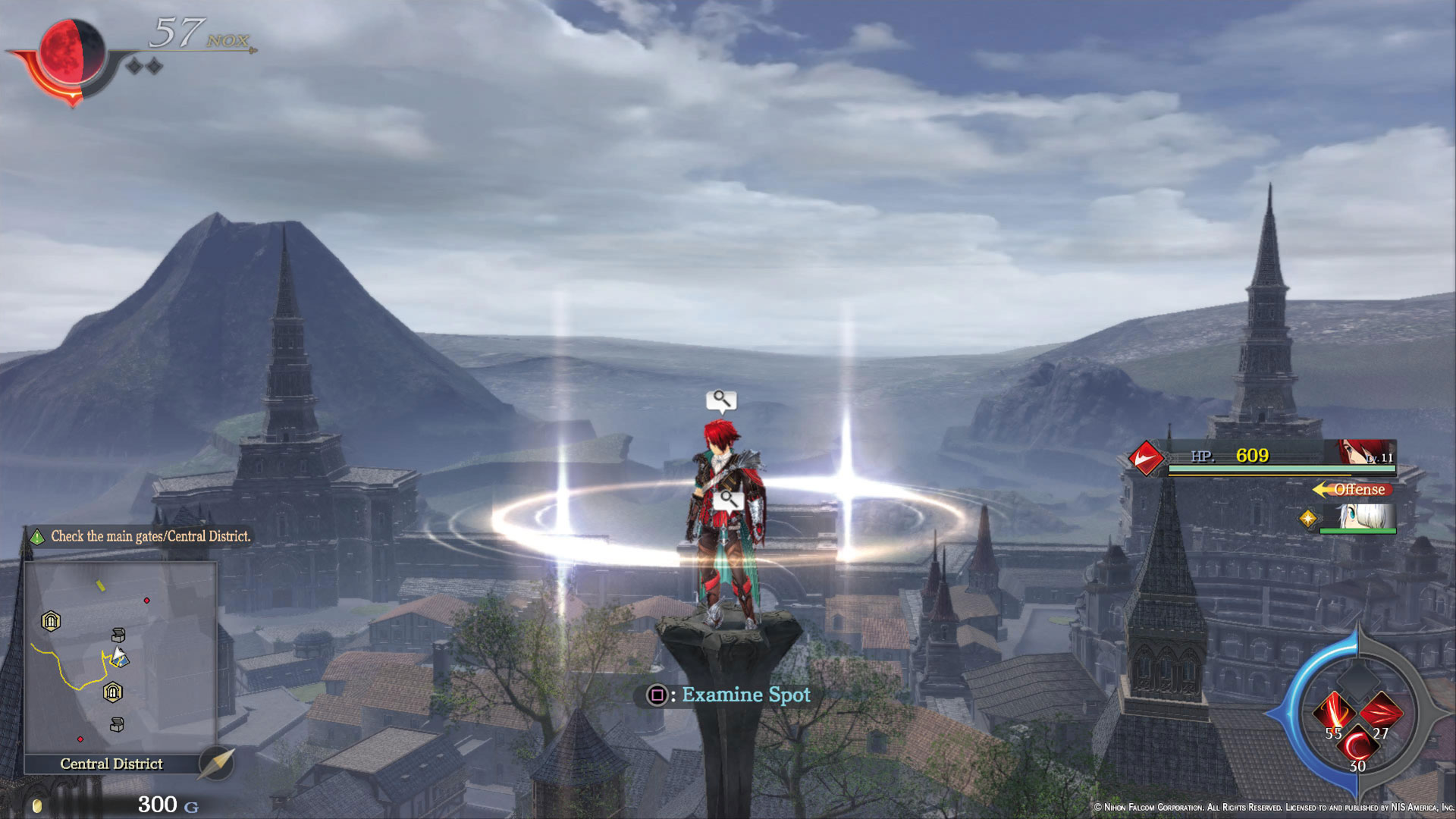1456x819 pixels.
Task: Activate the skill costing 55 SP
Action: (1334, 714)
